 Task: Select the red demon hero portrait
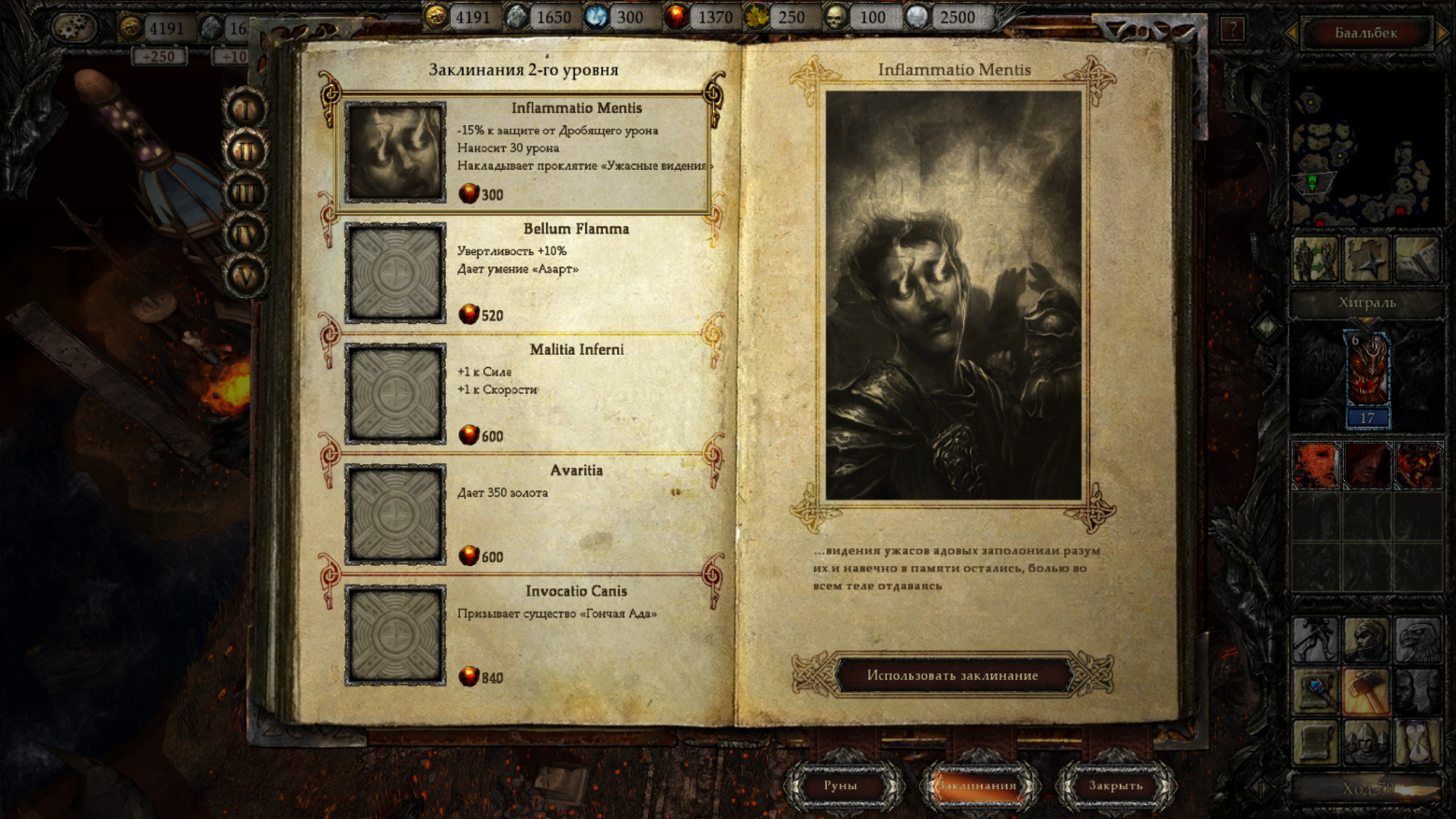coord(1367,371)
